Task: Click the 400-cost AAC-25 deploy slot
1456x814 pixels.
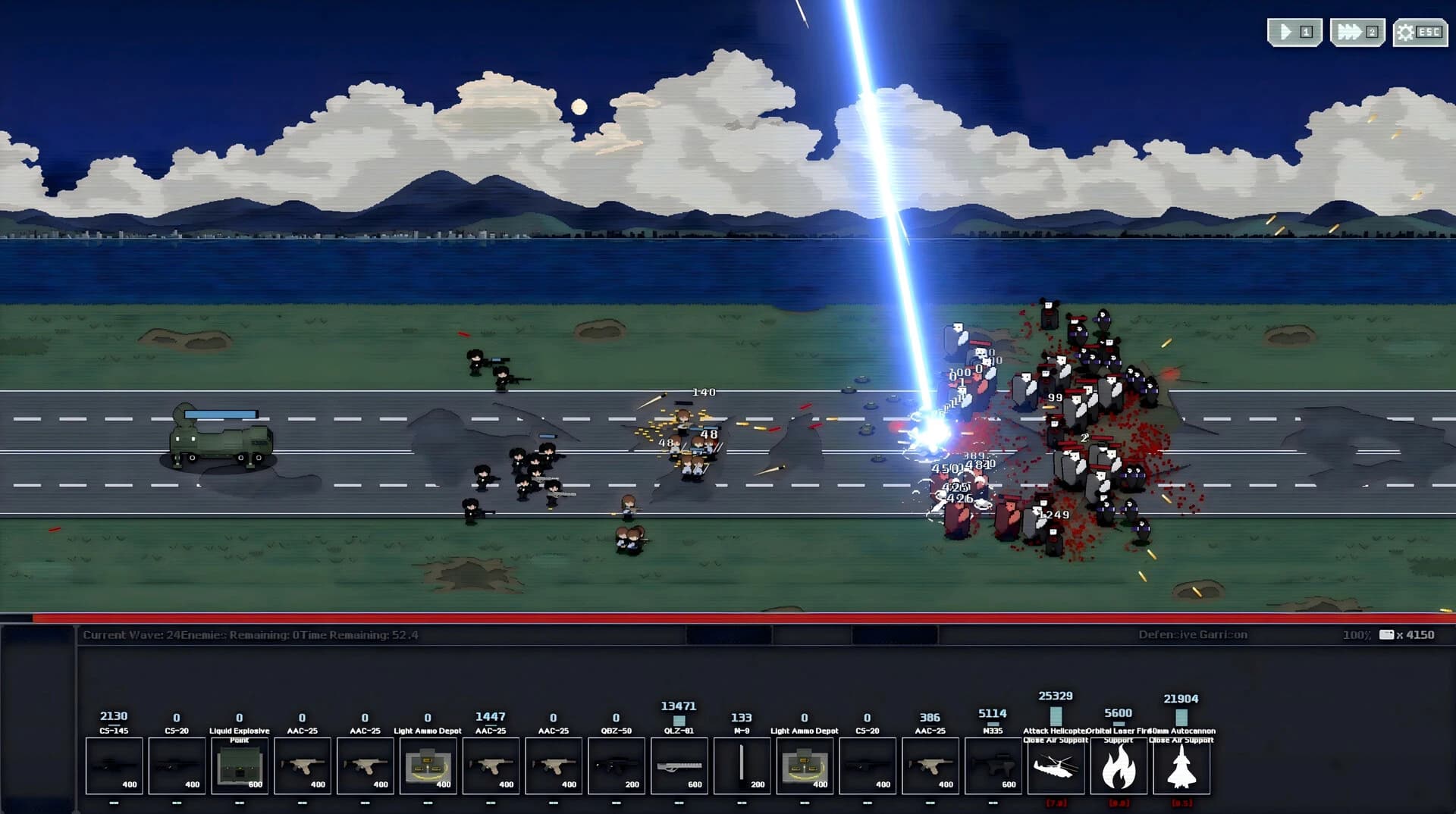Action: pyautogui.click(x=302, y=765)
